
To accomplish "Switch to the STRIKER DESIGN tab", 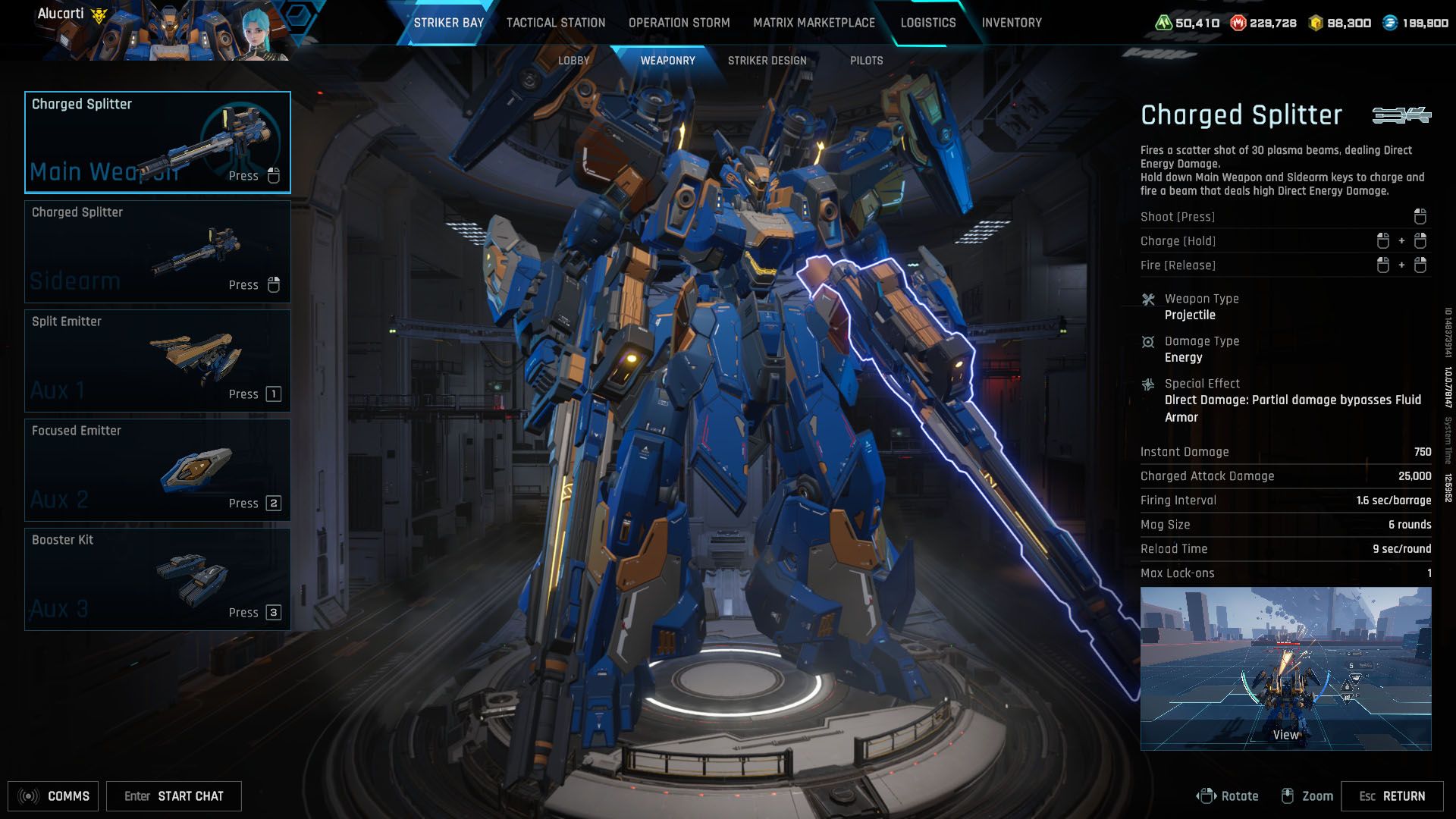I will [x=768, y=60].
